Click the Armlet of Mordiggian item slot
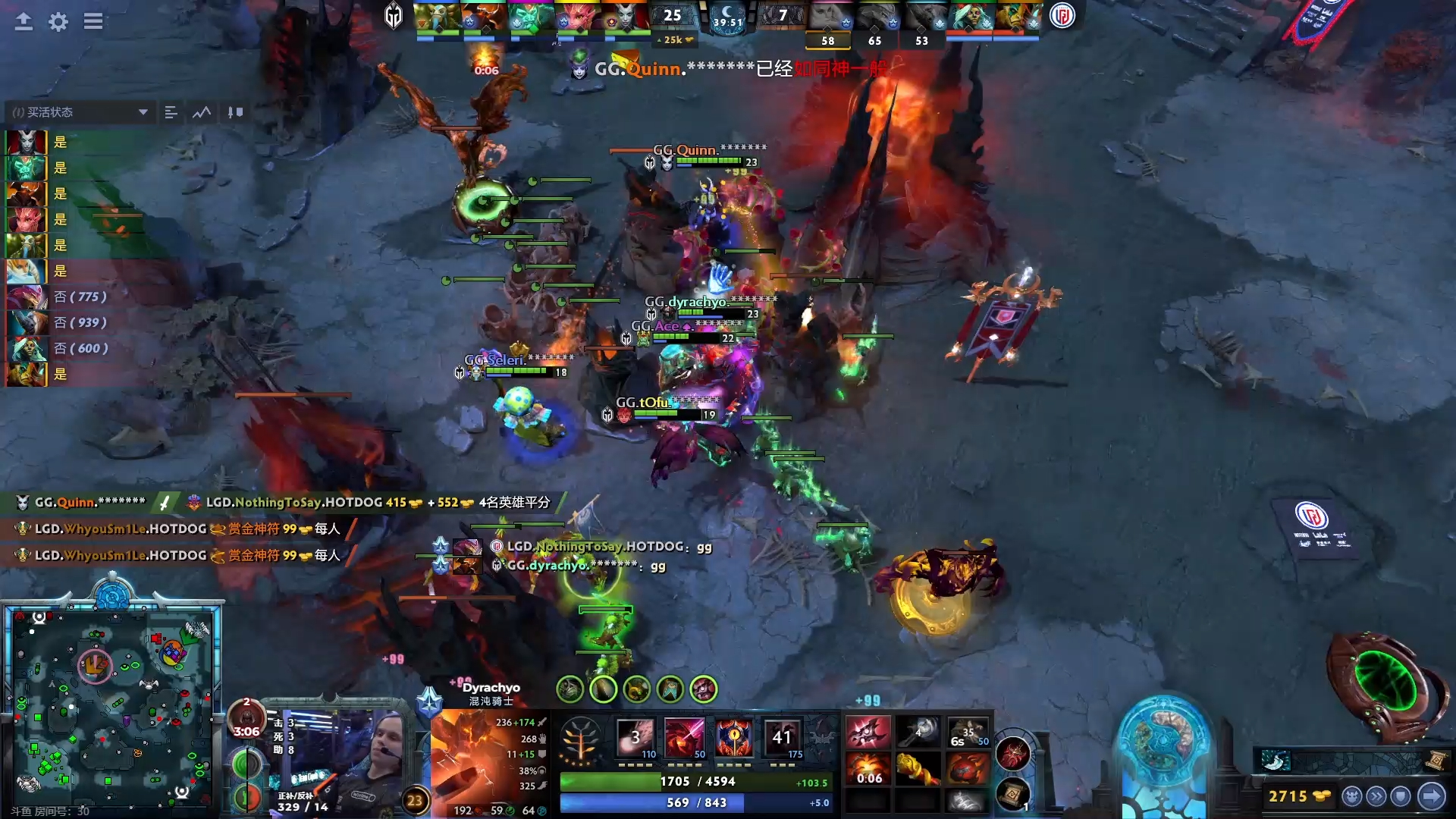This screenshot has width=1456, height=819. tap(868, 733)
